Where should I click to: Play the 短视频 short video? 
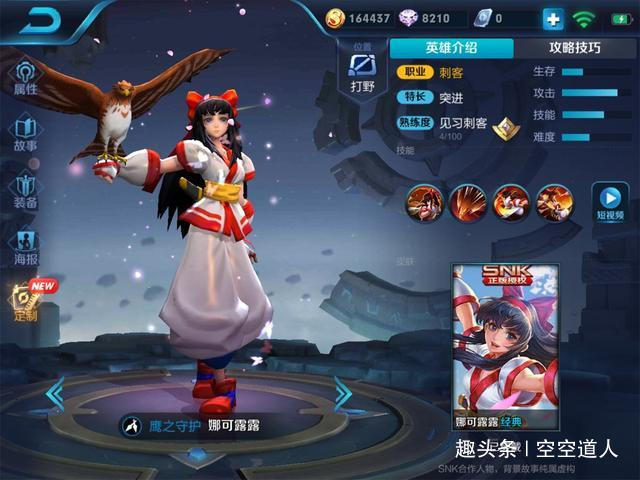(x=607, y=200)
